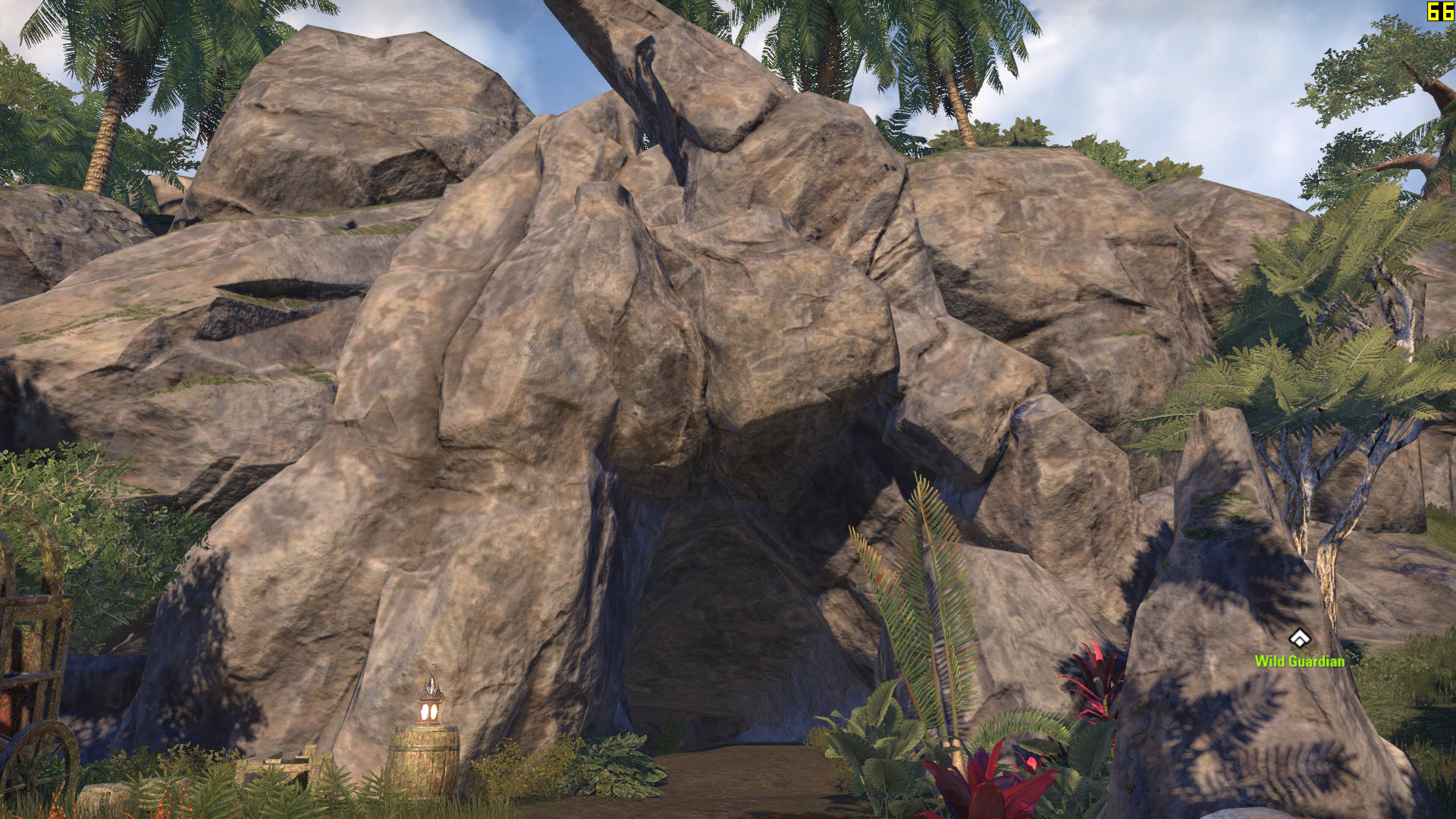Viewport: 1456px width, 819px height.
Task: Select the Wild Guardian nameplate marker
Action: [x=1299, y=639]
